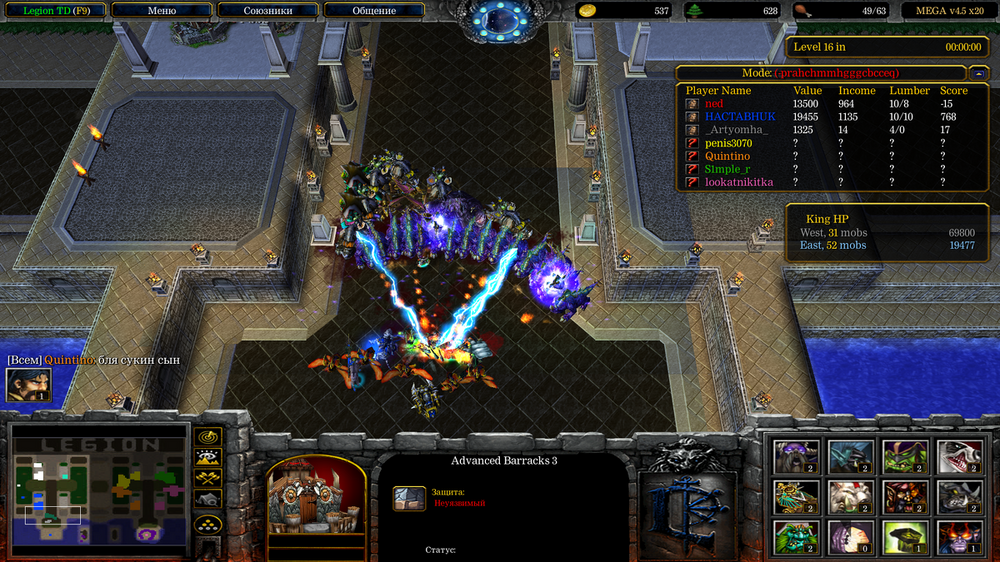Choose the purple-goggled tauren unit icon

coord(797,456)
